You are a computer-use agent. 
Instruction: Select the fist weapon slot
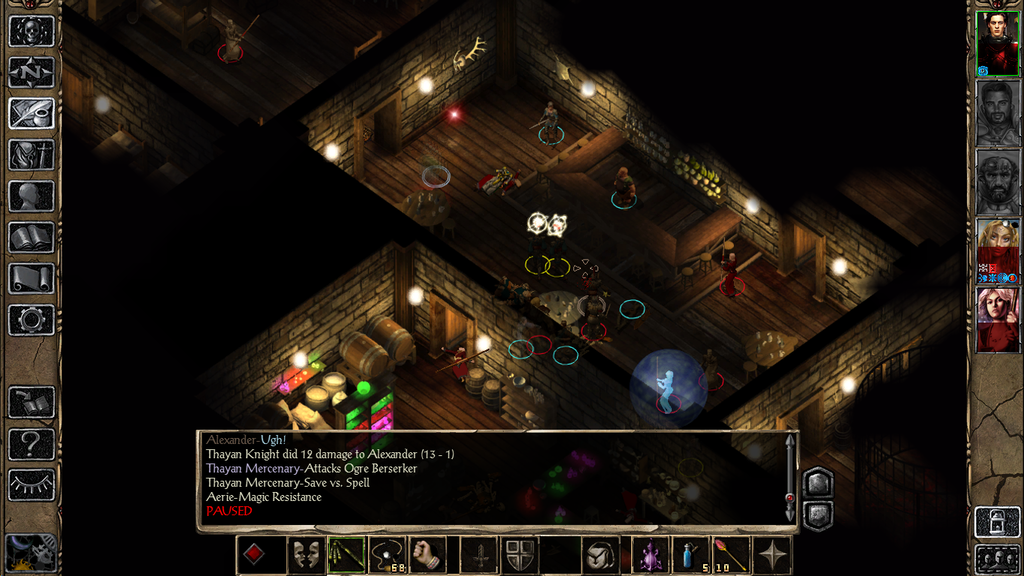coord(428,555)
